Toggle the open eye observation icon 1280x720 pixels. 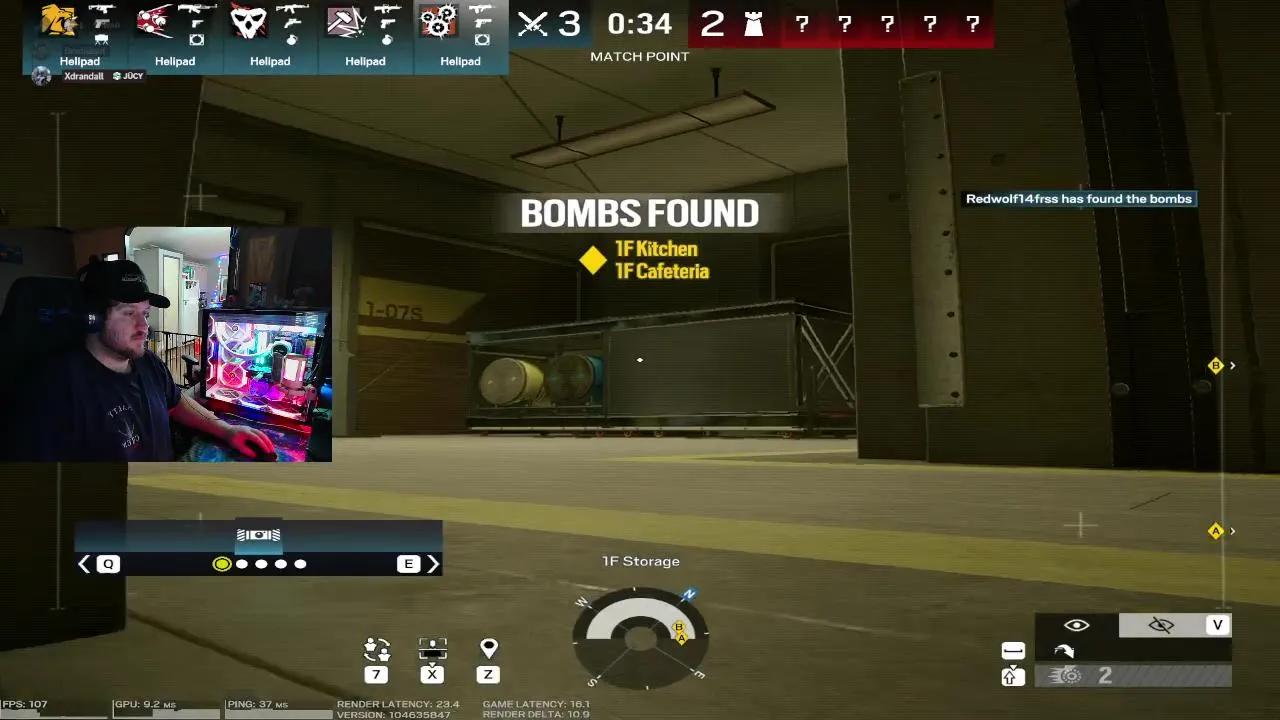(1075, 624)
